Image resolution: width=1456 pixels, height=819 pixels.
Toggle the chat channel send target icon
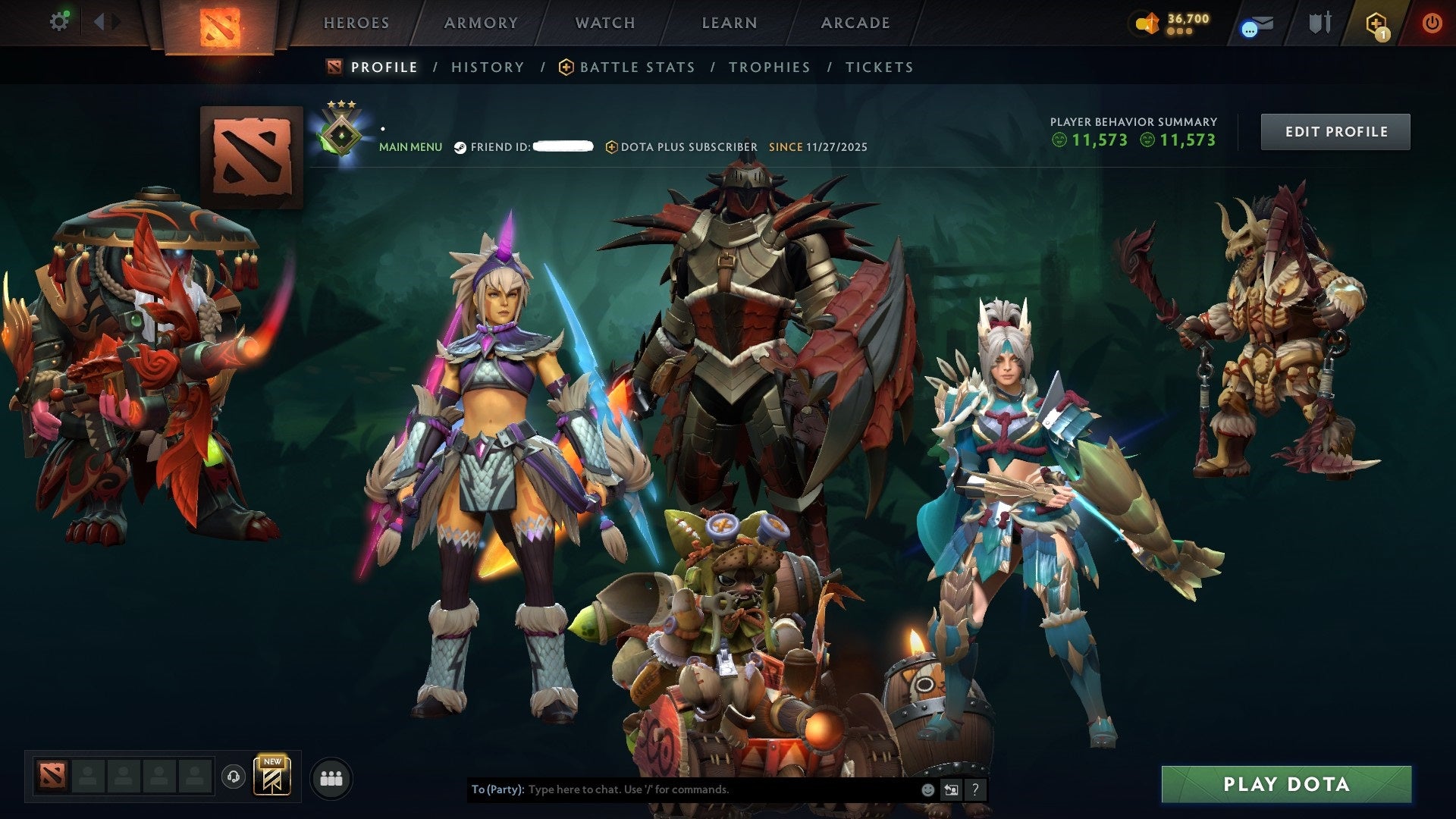pos(950,789)
